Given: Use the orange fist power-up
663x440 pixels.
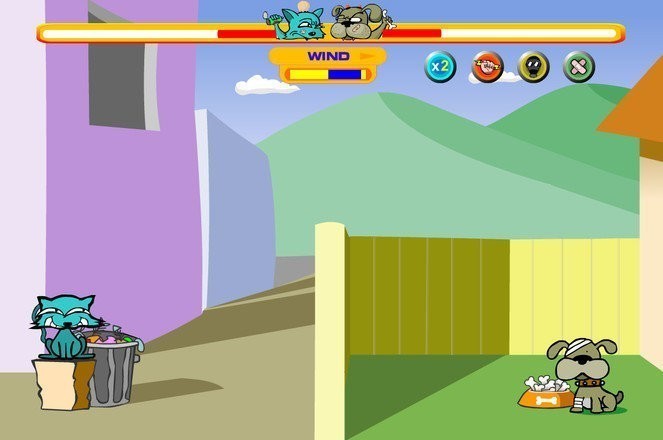Looking at the screenshot, I should [x=487, y=67].
